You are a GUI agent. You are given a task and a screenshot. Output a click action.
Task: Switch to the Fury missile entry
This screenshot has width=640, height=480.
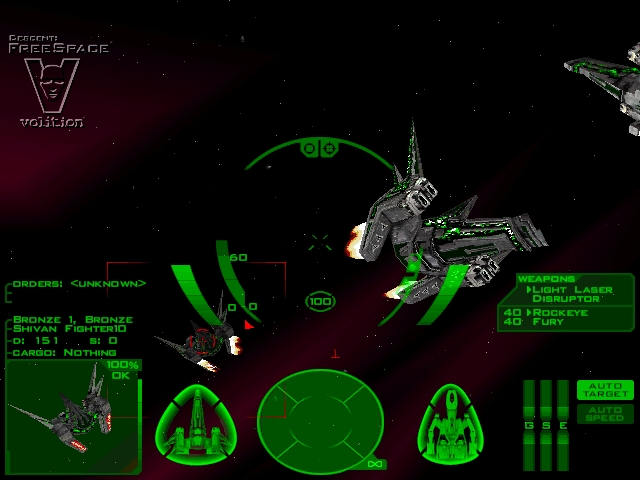(x=549, y=322)
